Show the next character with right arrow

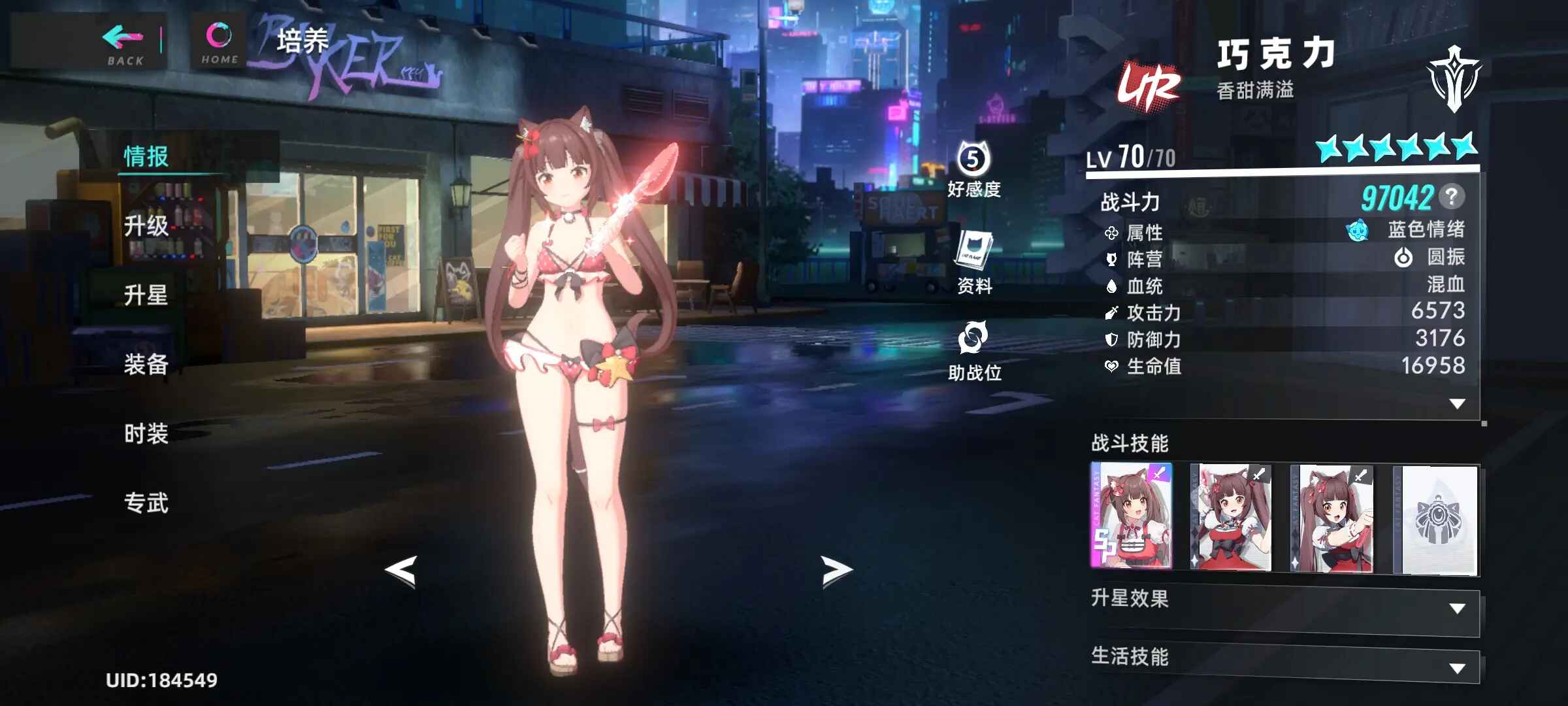(836, 571)
